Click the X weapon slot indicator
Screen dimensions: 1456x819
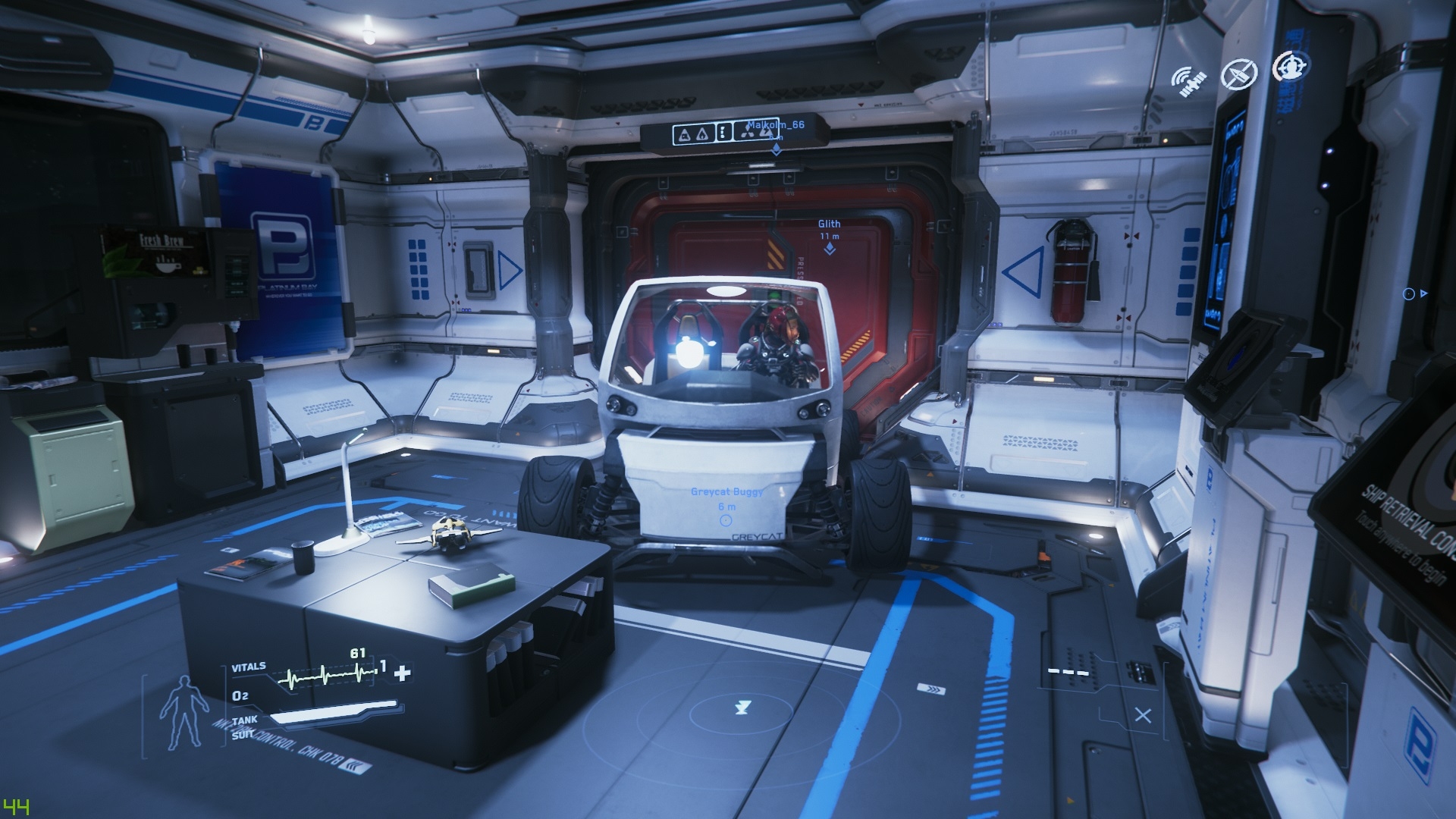coord(1143,715)
